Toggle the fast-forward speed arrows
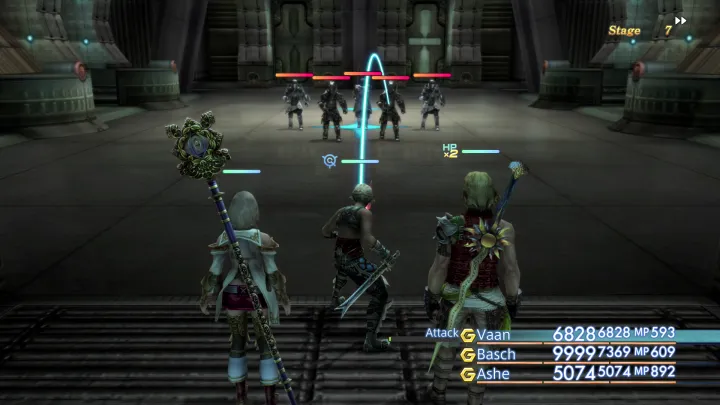This screenshot has height=405, width=720. pos(681,20)
